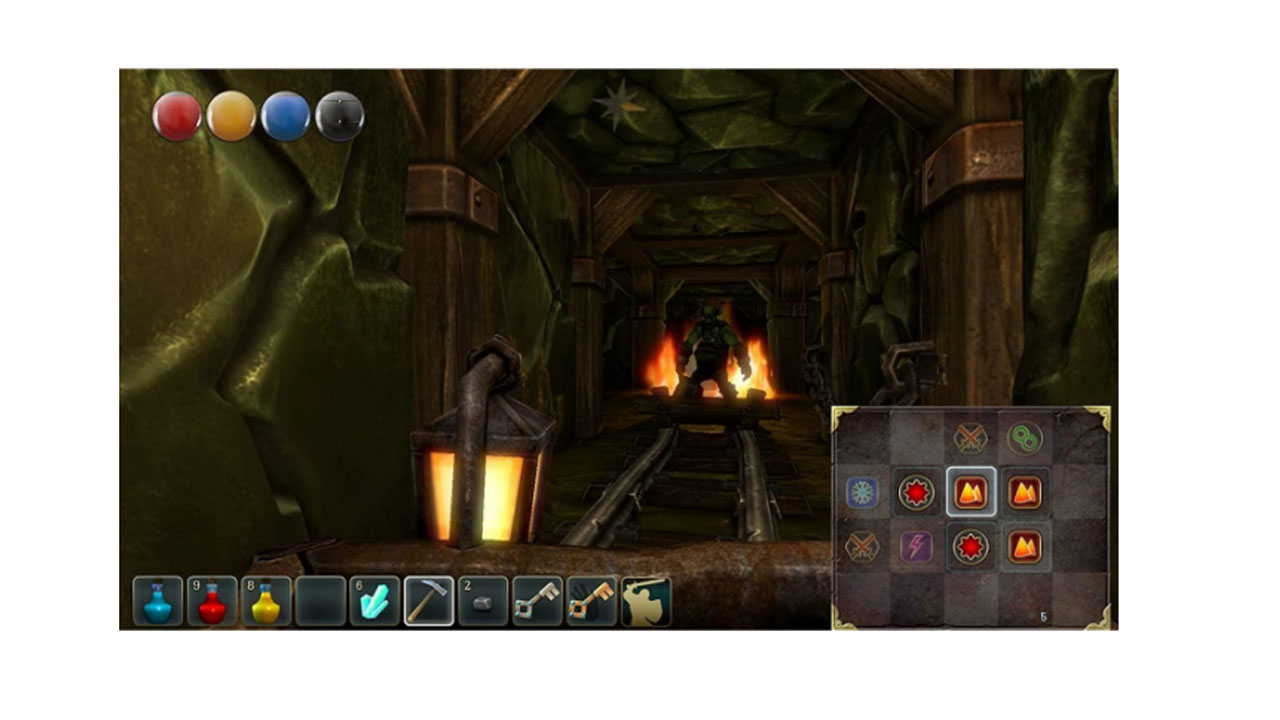This screenshot has width=1280, height=720.
Task: Activate the lower red burst tile
Action: tap(970, 546)
